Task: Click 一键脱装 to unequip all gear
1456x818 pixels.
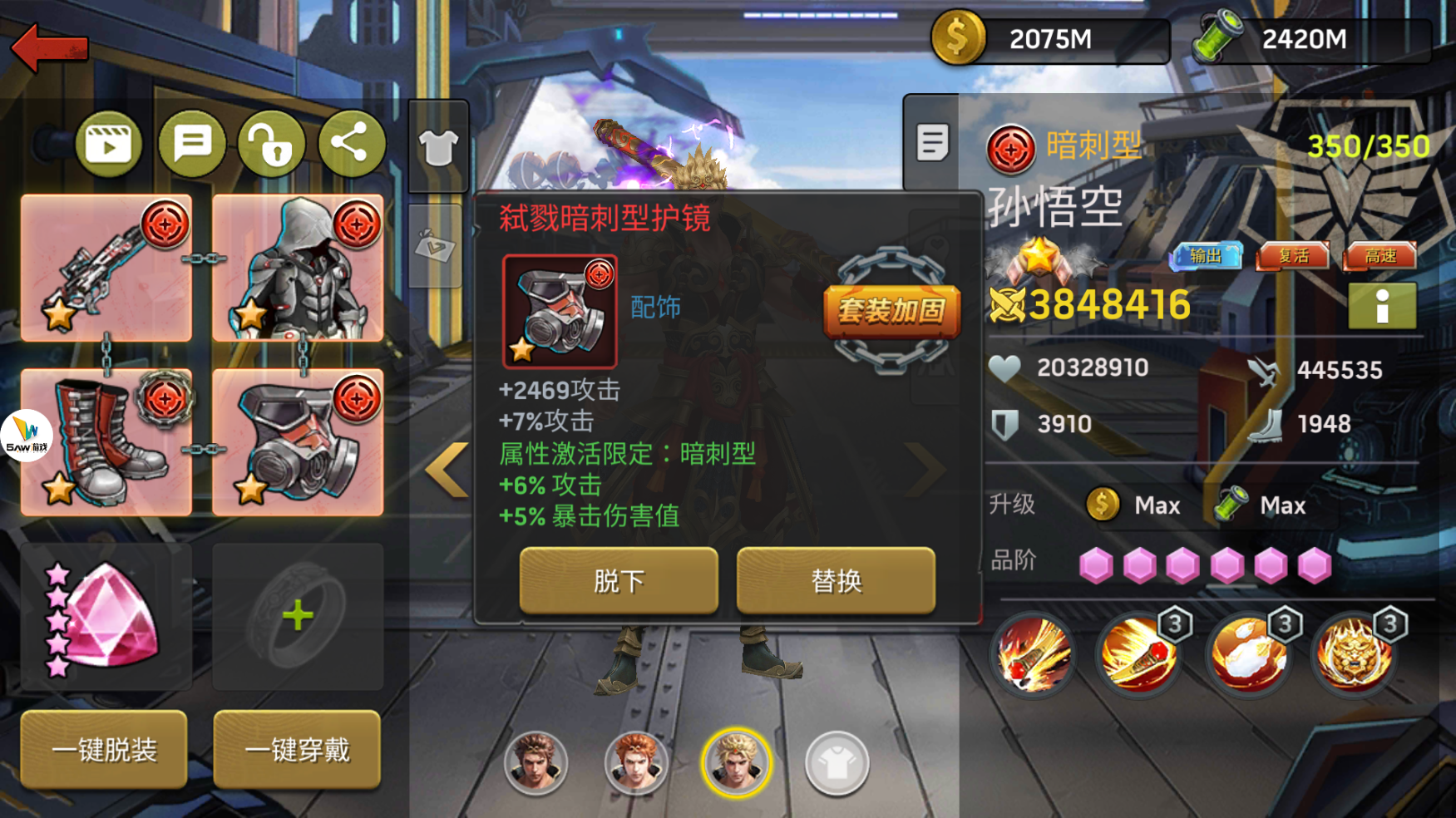Action: (105, 750)
